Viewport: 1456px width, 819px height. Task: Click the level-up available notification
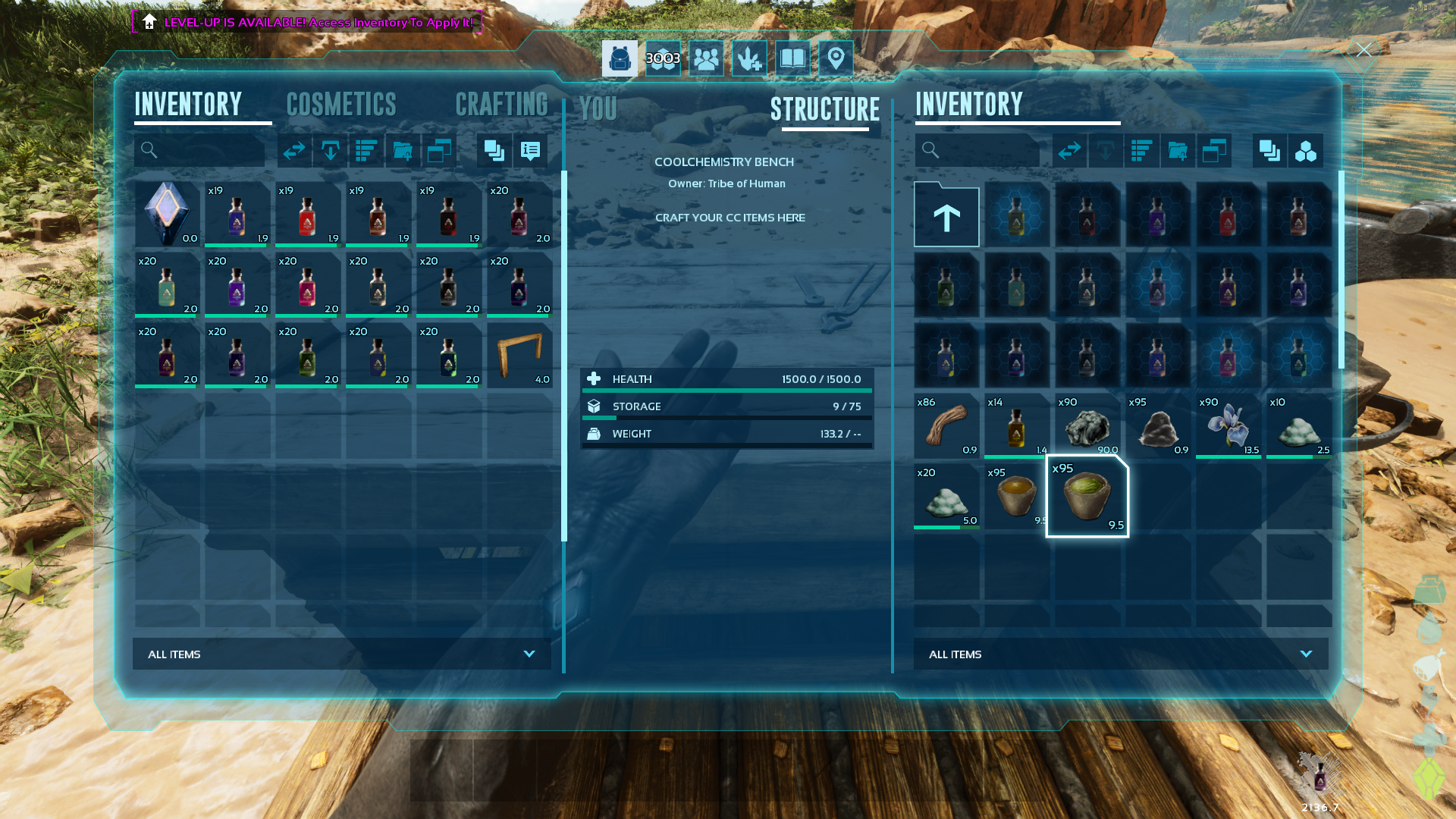307,22
